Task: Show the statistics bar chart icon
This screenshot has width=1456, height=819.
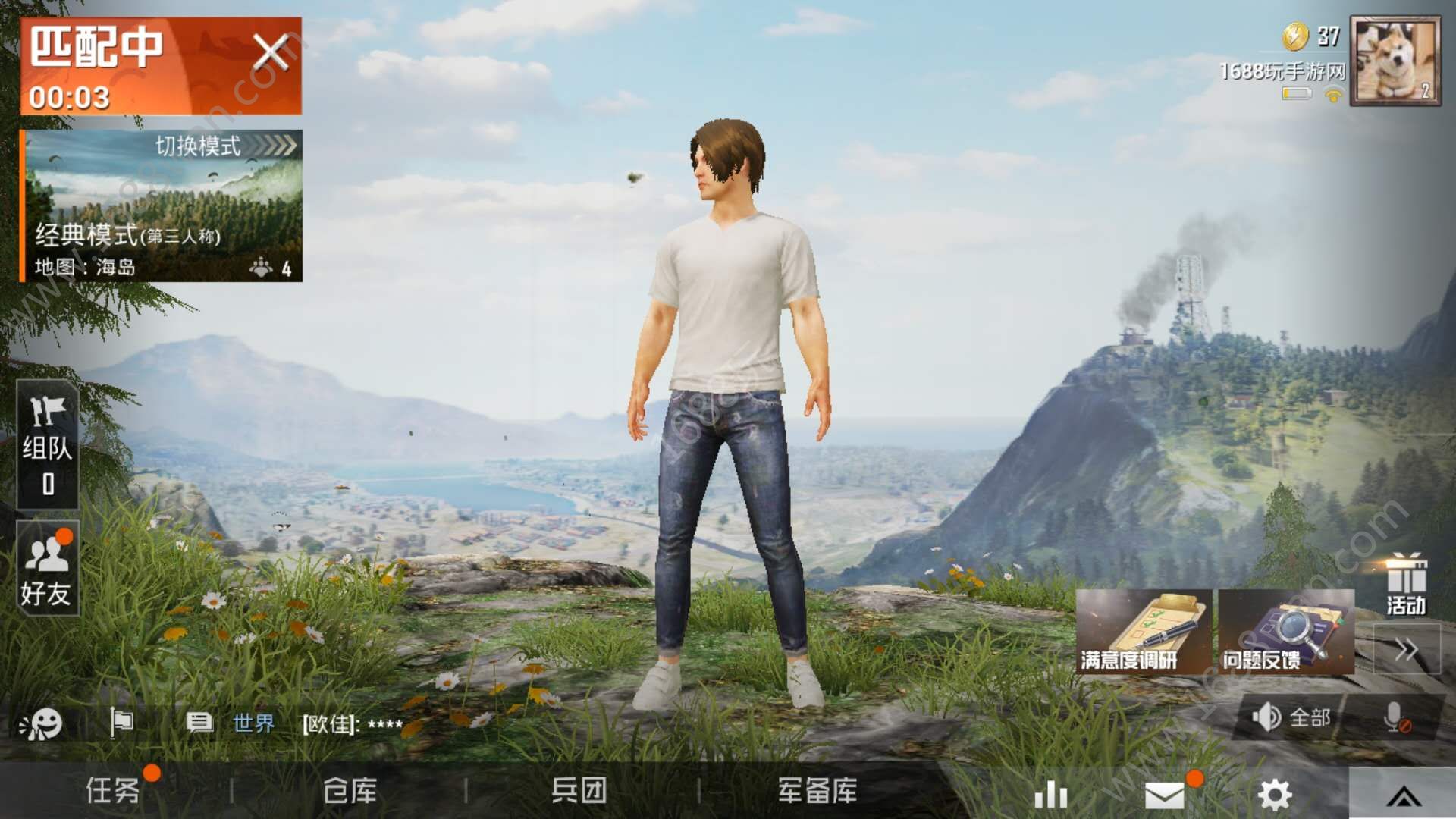Action: coord(1051,794)
